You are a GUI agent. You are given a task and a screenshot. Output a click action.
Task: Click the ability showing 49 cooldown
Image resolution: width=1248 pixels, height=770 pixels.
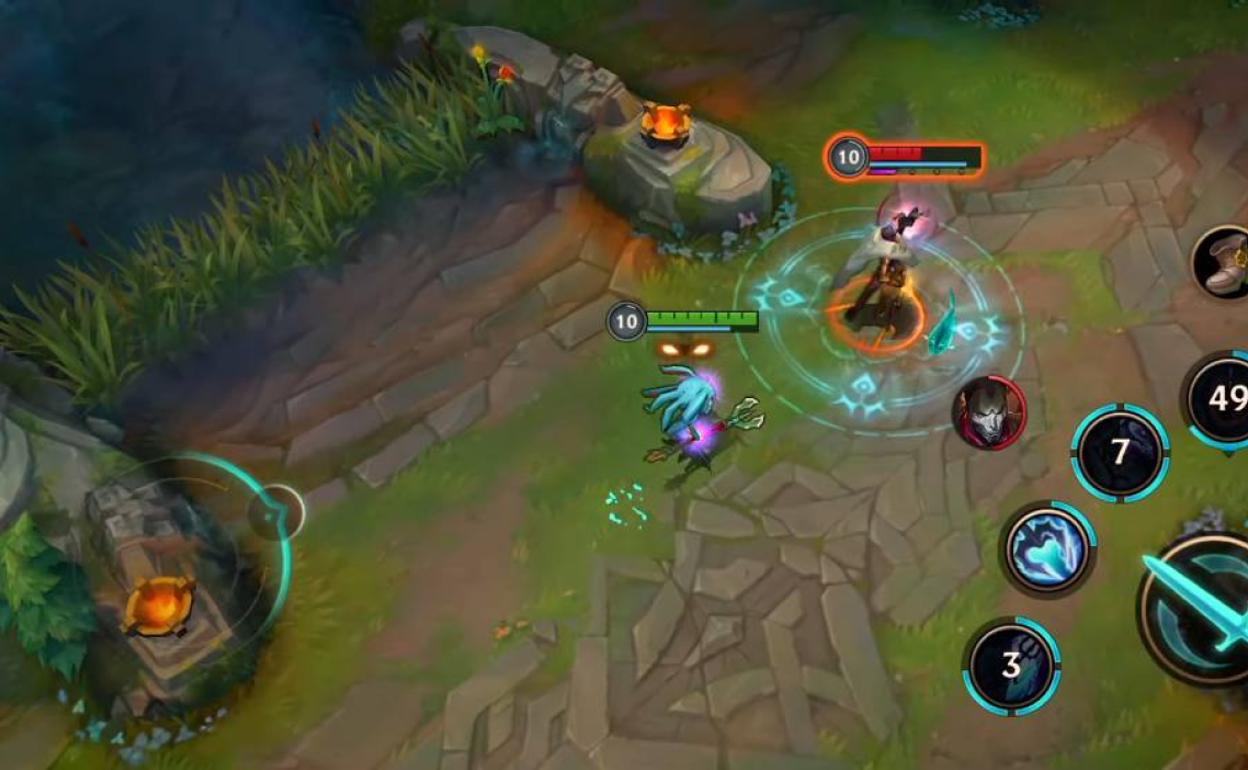(x=1224, y=399)
